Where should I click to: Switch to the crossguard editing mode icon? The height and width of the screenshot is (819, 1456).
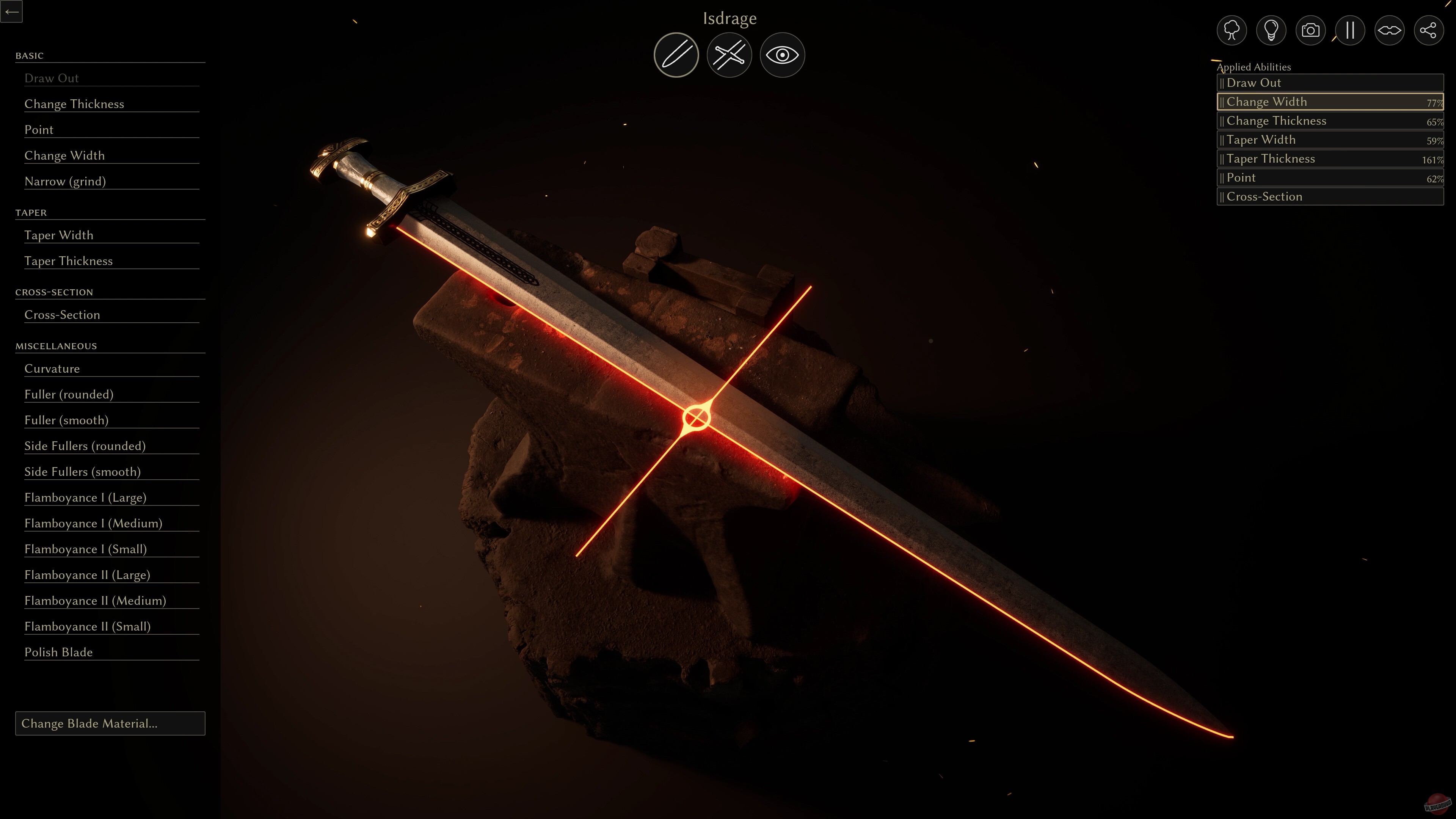coord(729,54)
